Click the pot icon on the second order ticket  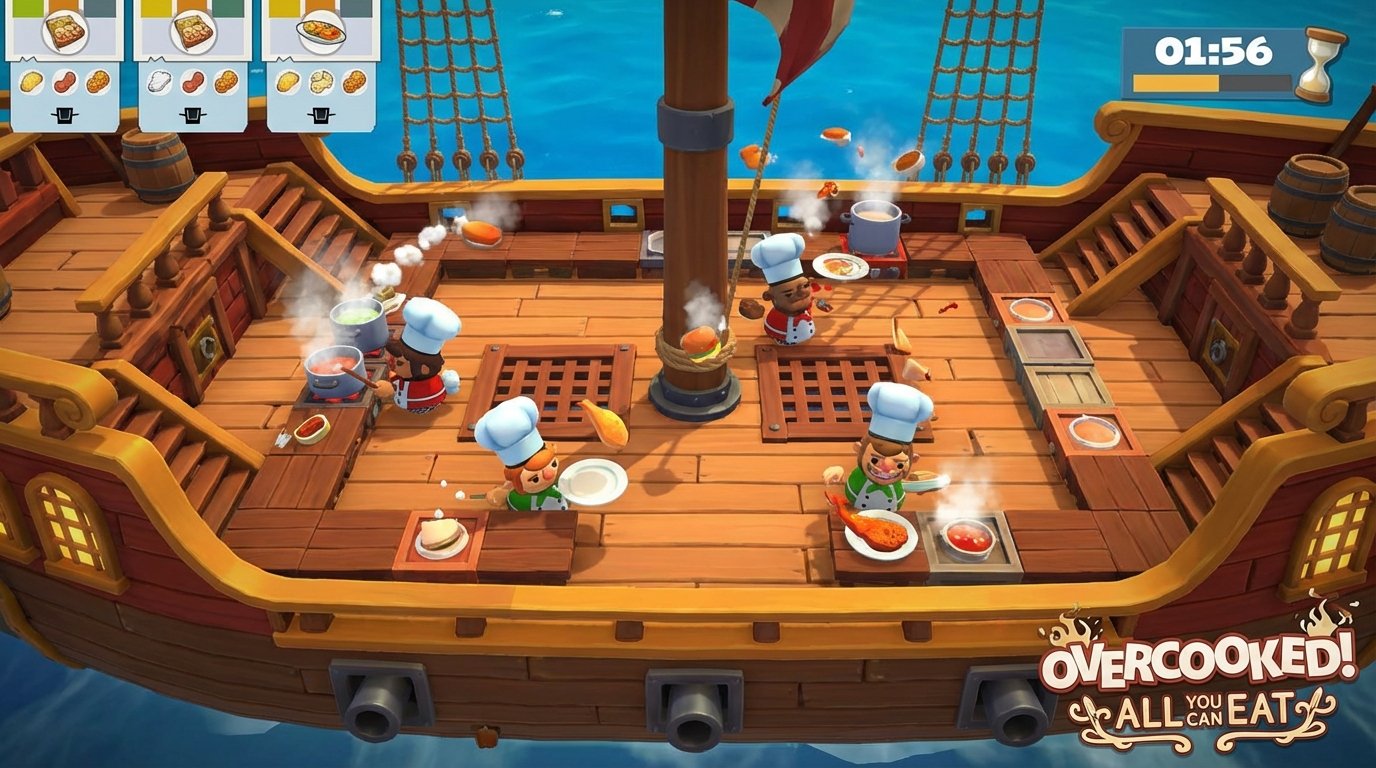pyautogui.click(x=190, y=112)
